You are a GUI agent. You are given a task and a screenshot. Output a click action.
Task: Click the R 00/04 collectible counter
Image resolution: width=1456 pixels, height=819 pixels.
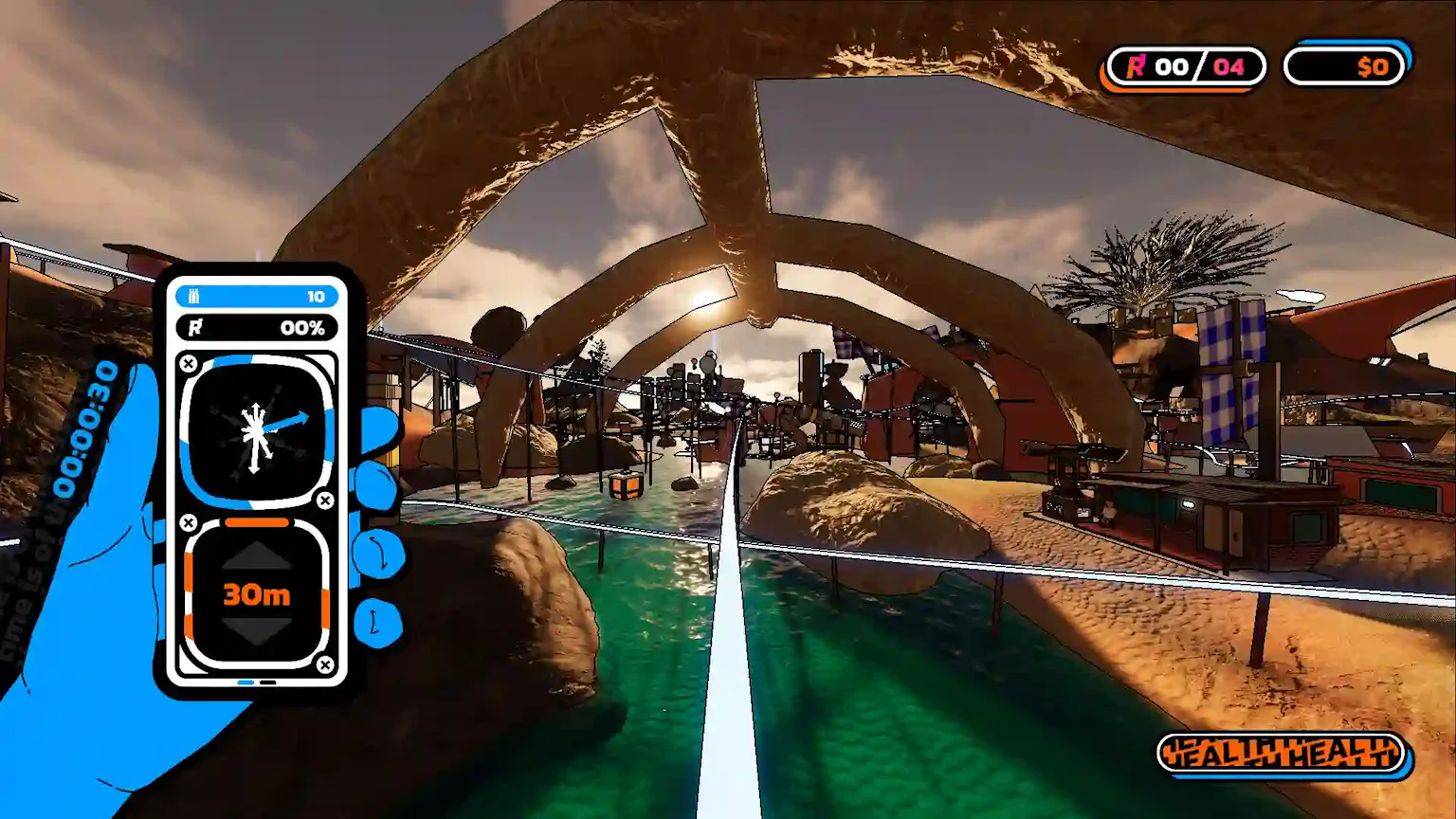[x=1185, y=66]
